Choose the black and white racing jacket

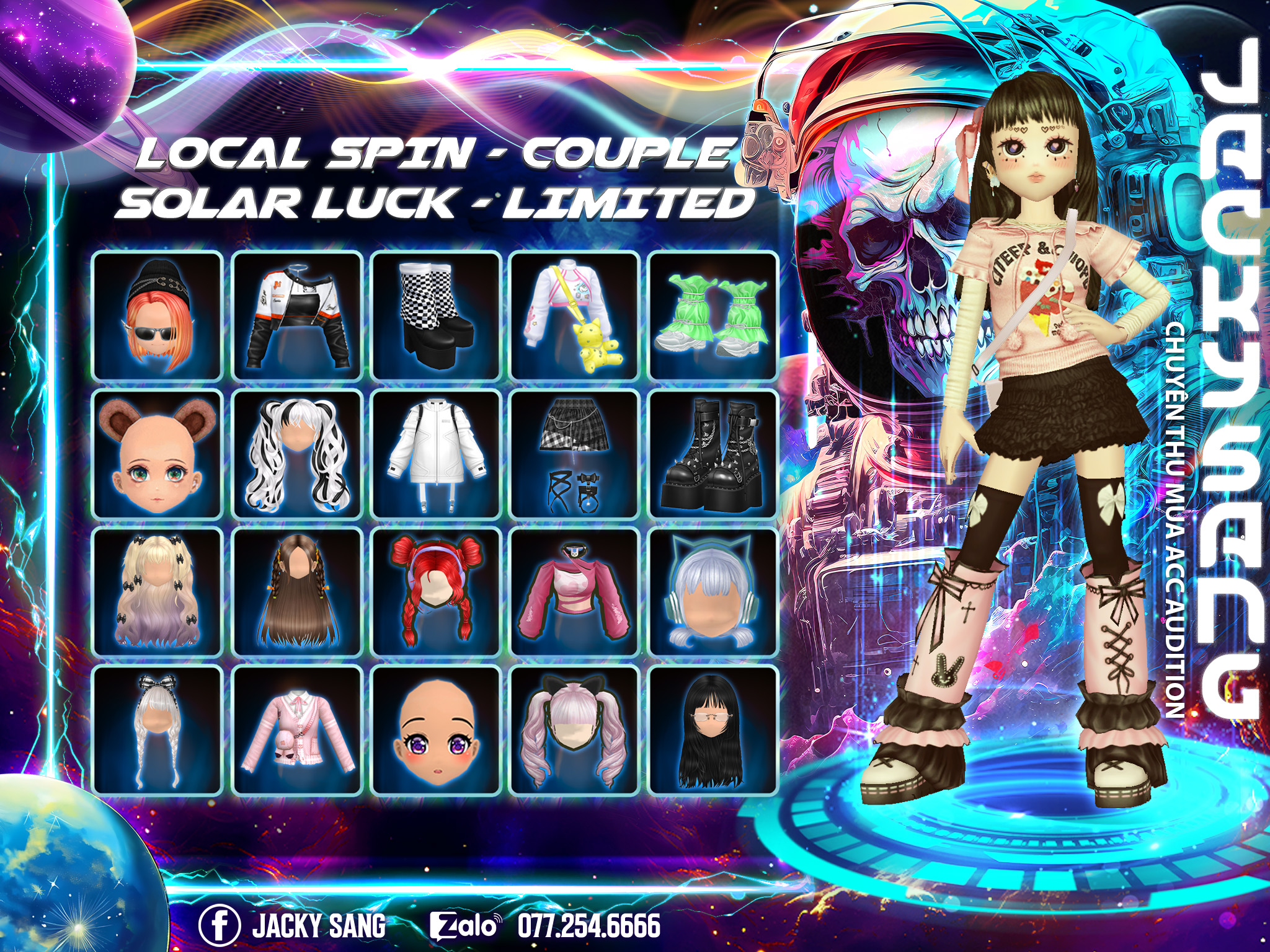click(x=297, y=315)
